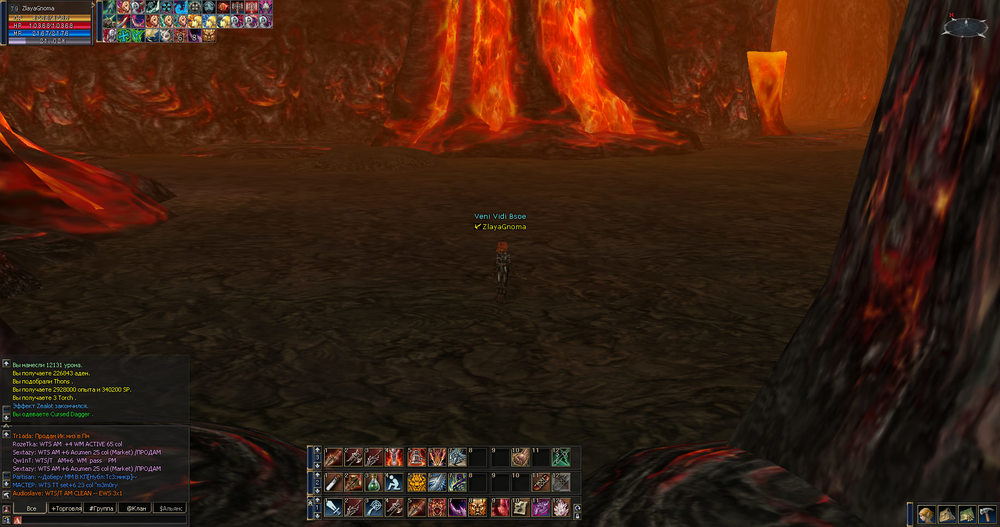The image size is (1000, 527).
Task: Activate the golden tiger face skill
Action: pos(416,482)
